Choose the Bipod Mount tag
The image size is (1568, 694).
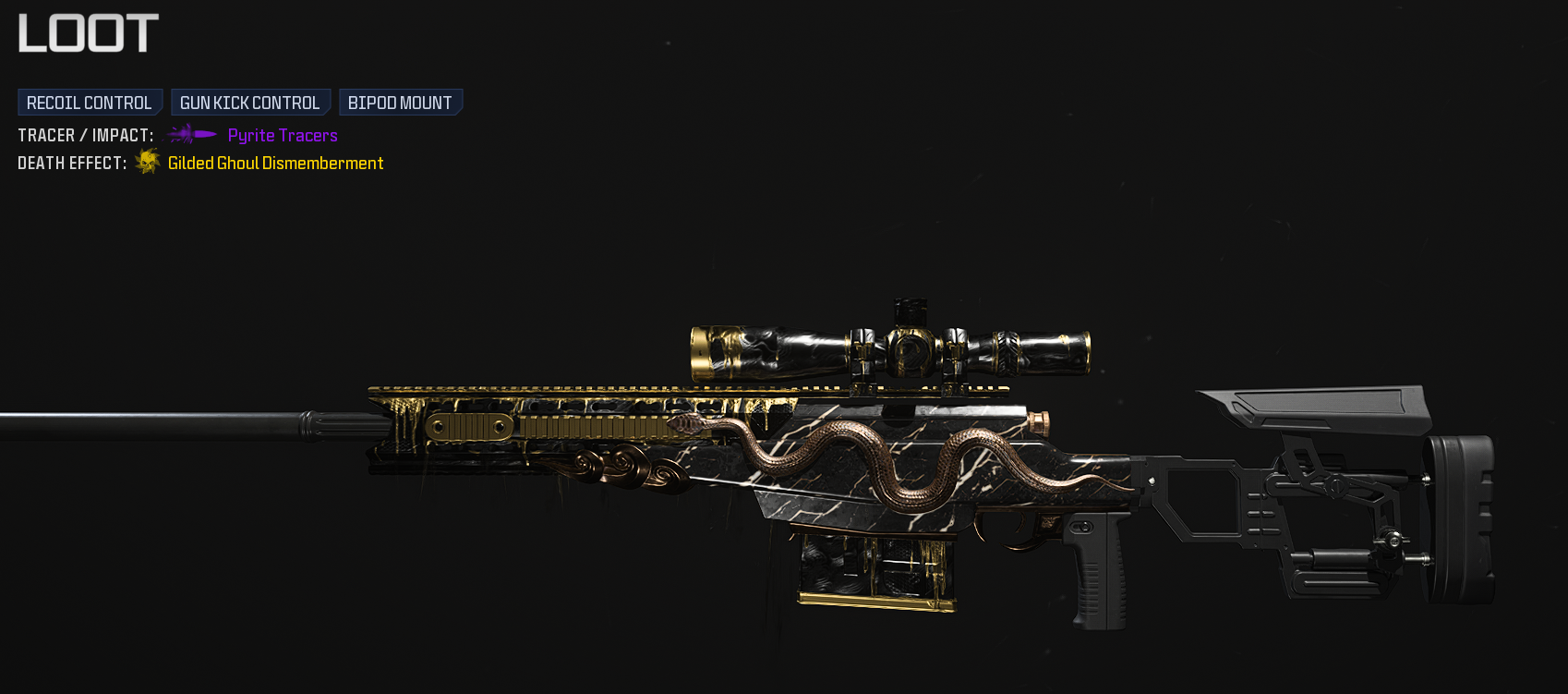[x=400, y=103]
